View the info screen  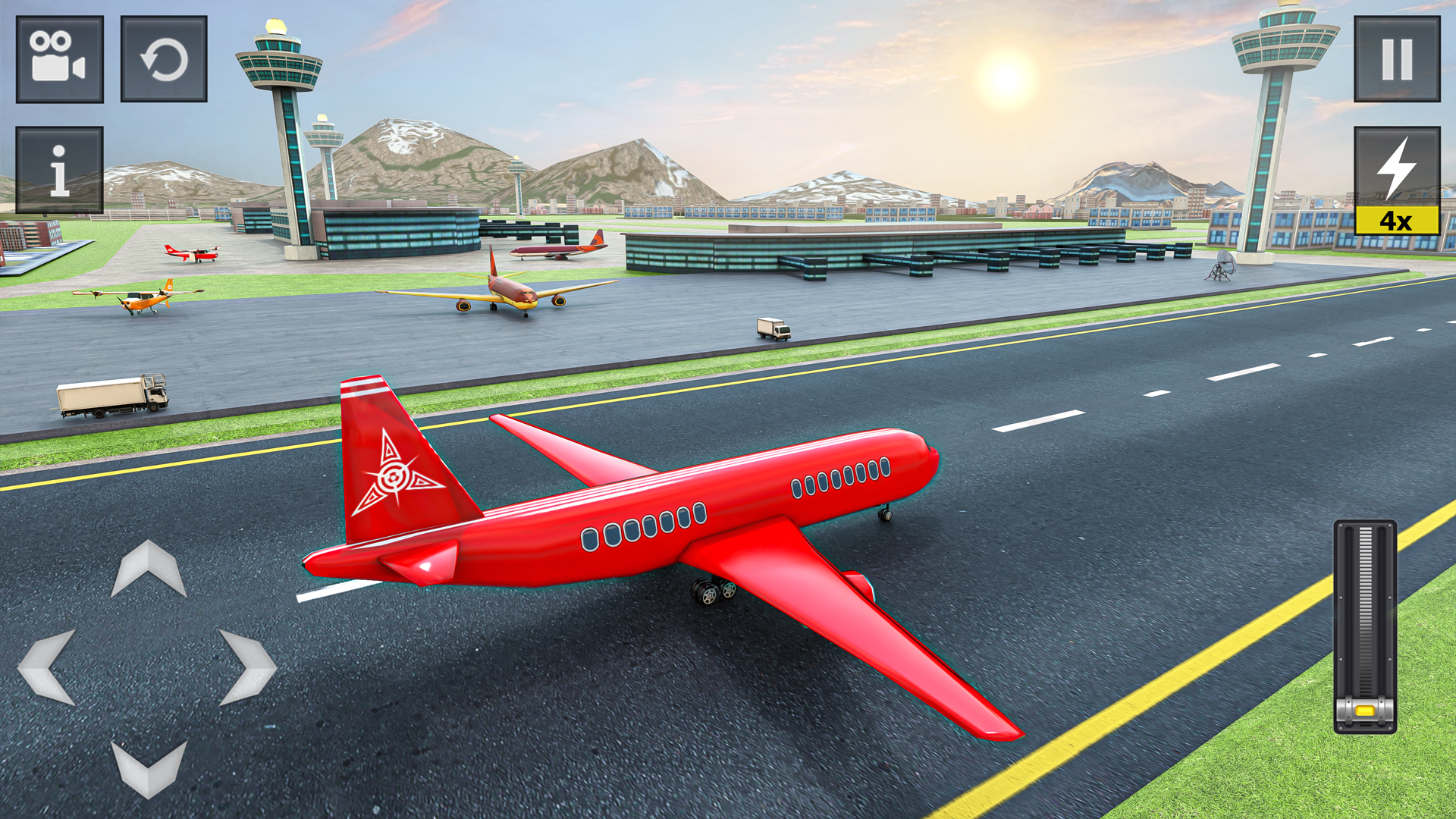pos(58,168)
